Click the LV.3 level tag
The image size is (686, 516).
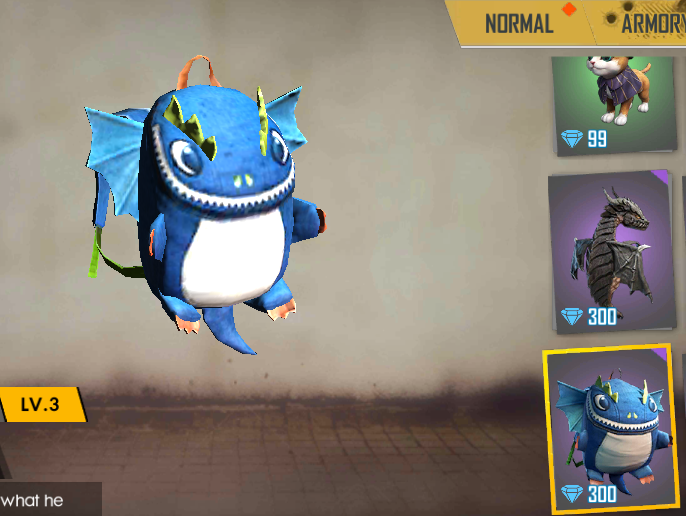coord(41,405)
